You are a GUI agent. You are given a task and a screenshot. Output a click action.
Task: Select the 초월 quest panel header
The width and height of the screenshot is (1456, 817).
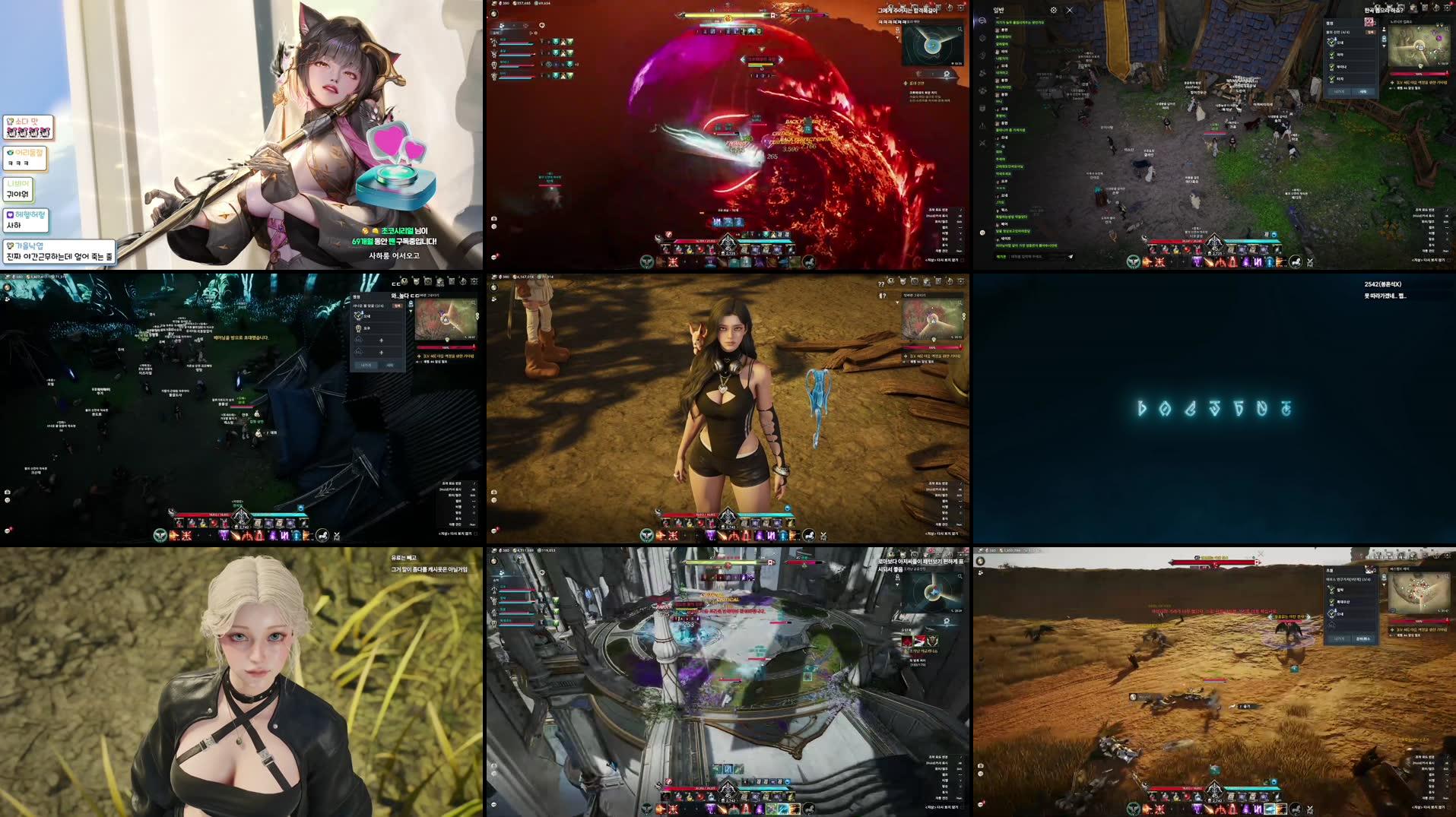(x=1331, y=570)
